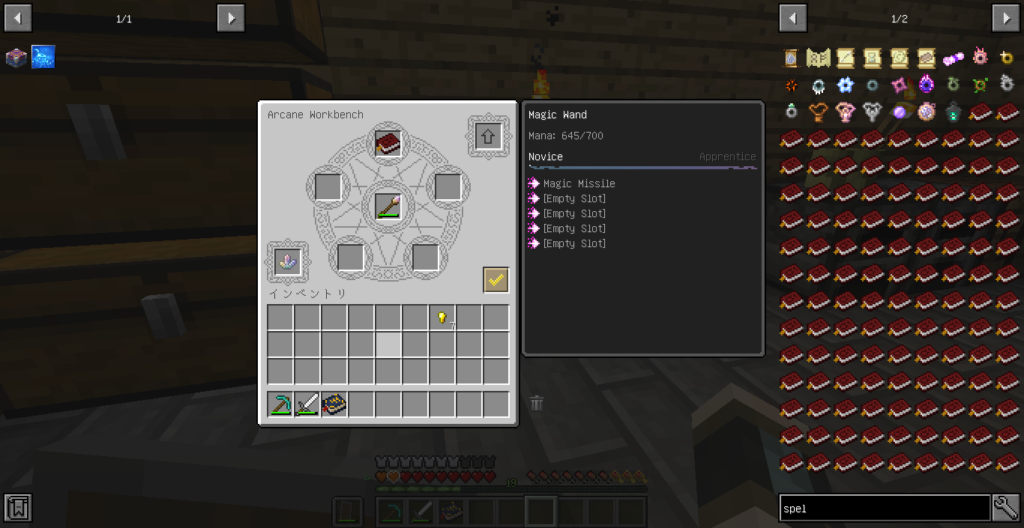Screen dimensions: 1024x528
Task: Select the yellow item in the inventory
Action: pyautogui.click(x=442, y=318)
